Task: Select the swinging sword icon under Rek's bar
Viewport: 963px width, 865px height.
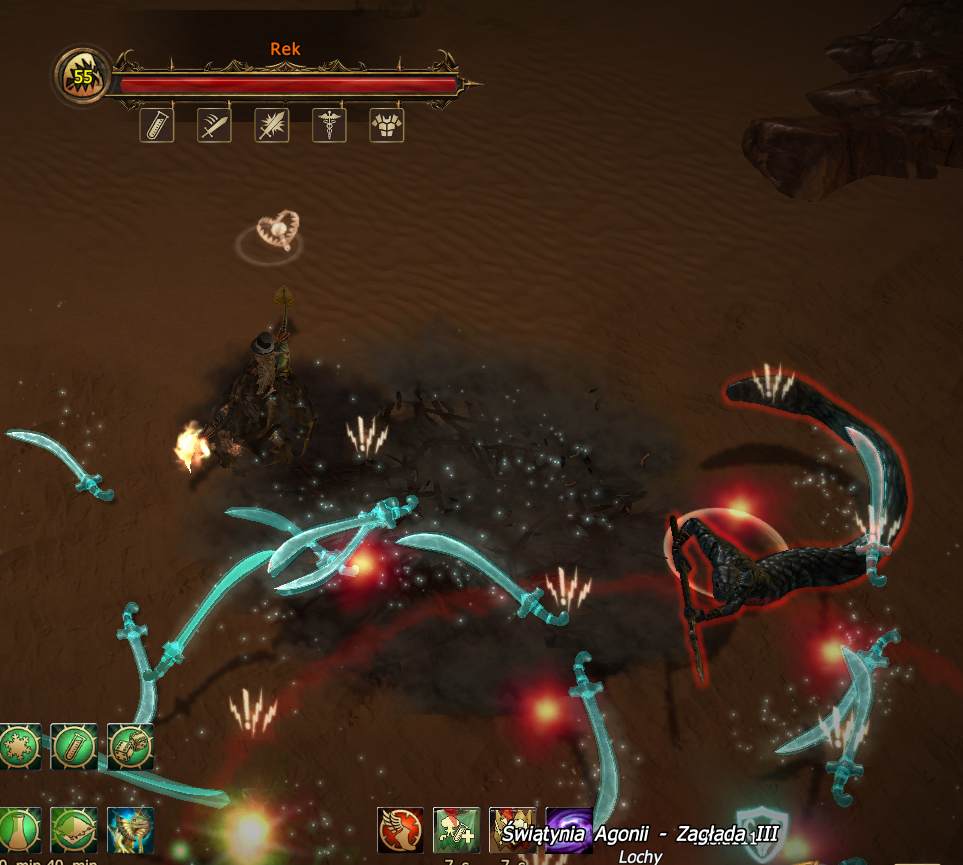Action: tap(214, 125)
